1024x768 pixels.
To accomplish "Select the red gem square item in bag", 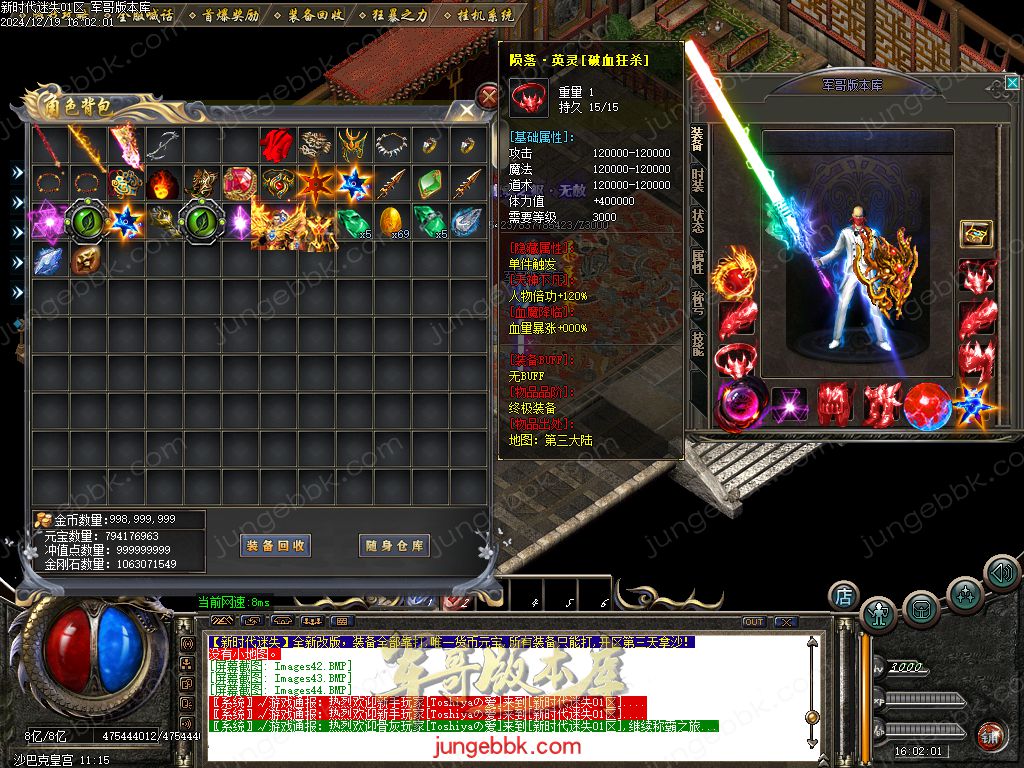I will [x=238, y=184].
